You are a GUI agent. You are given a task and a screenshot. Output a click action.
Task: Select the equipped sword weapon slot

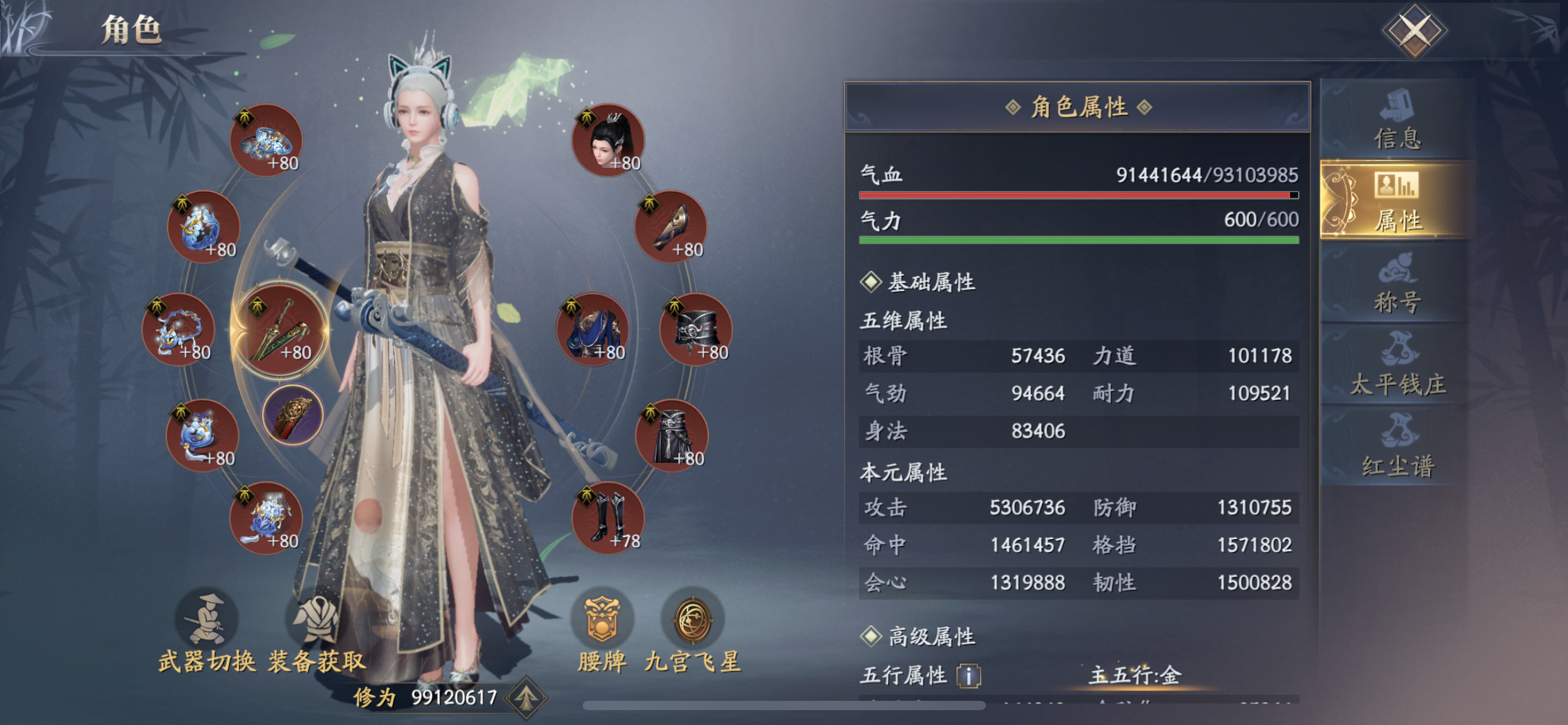[x=280, y=330]
